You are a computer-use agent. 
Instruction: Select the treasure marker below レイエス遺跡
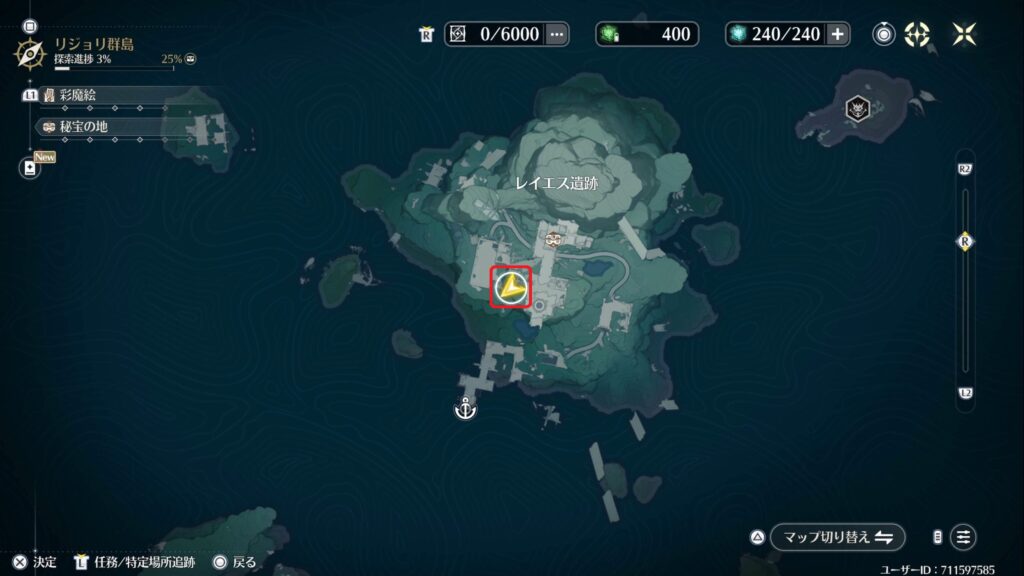point(552,239)
